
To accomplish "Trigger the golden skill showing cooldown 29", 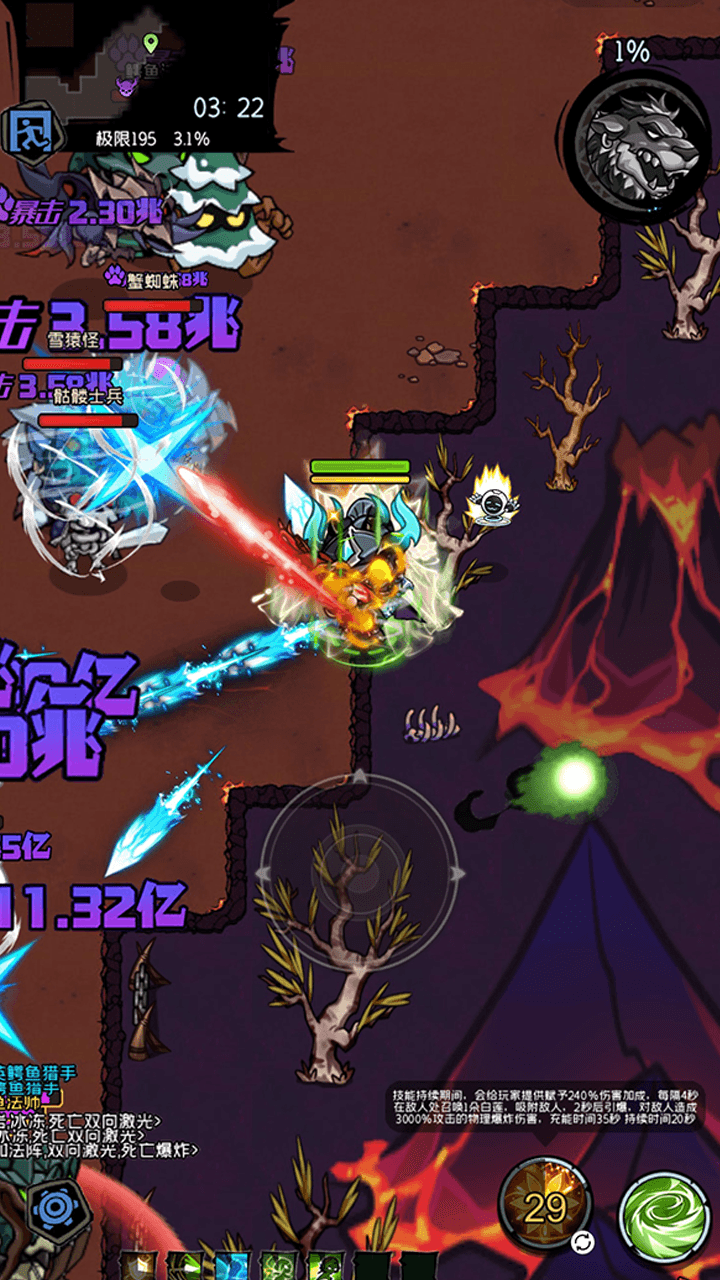I will (547, 1207).
